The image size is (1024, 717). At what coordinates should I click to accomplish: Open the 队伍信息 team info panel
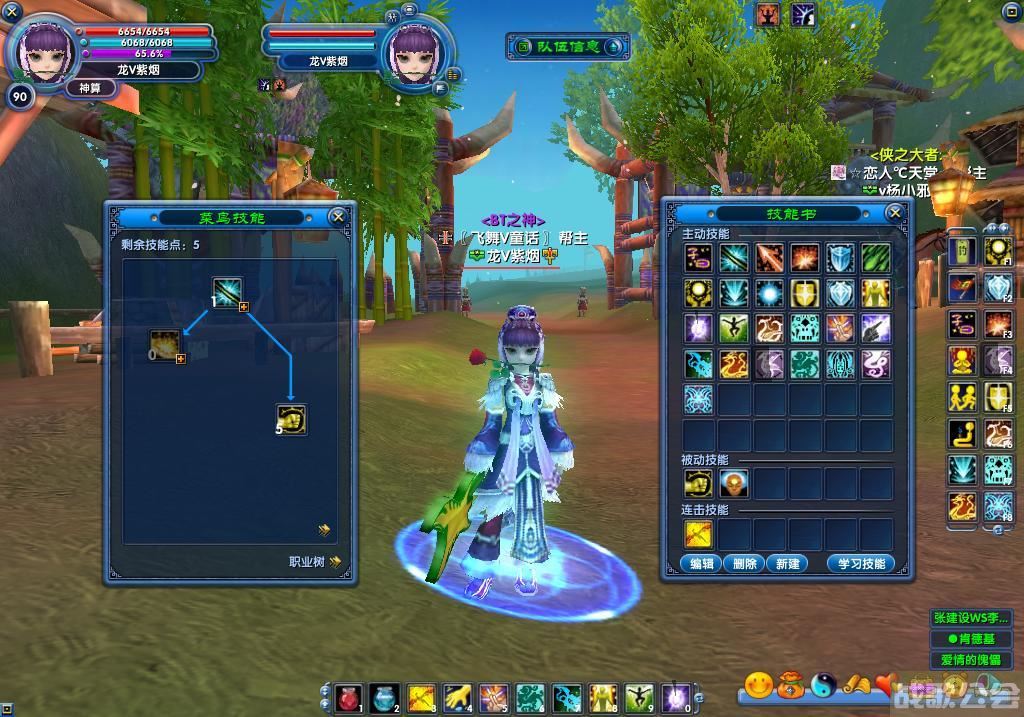click(x=568, y=46)
